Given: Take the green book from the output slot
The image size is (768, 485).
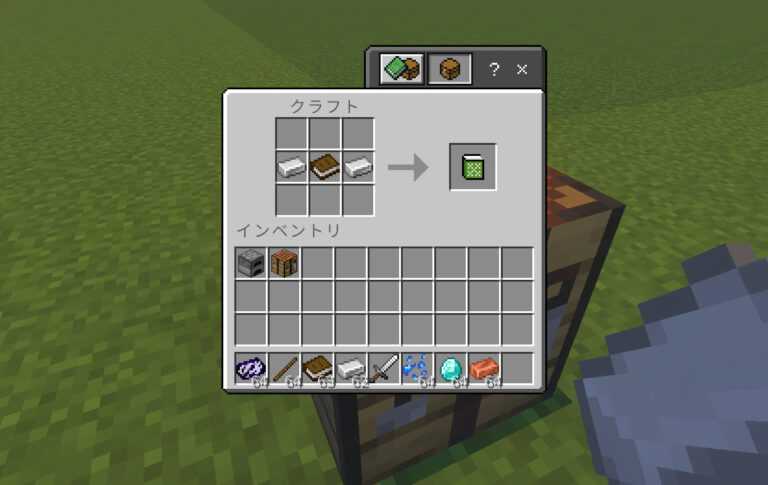Looking at the screenshot, I should pos(473,167).
